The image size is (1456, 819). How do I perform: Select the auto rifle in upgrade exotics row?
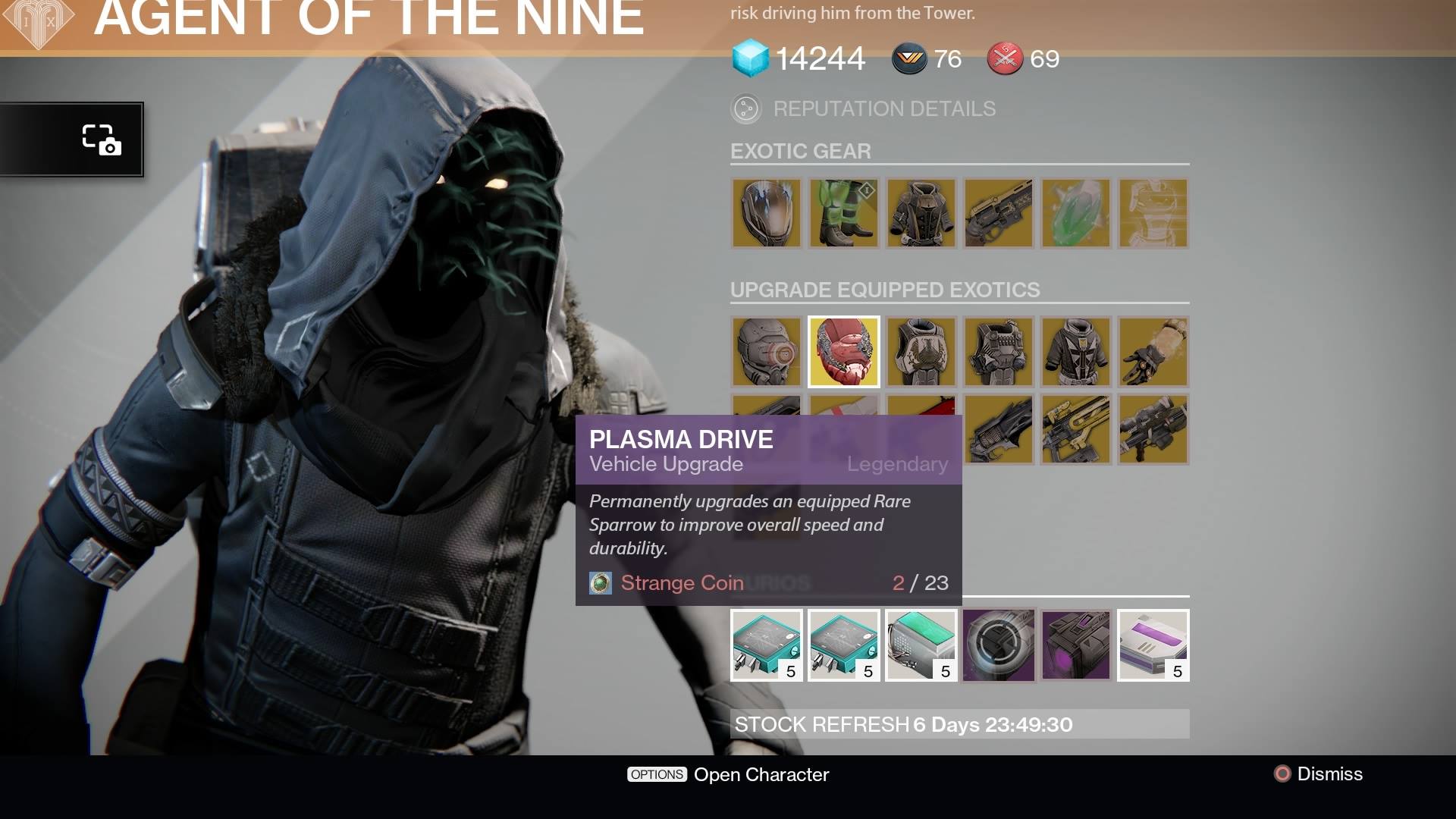click(1076, 429)
